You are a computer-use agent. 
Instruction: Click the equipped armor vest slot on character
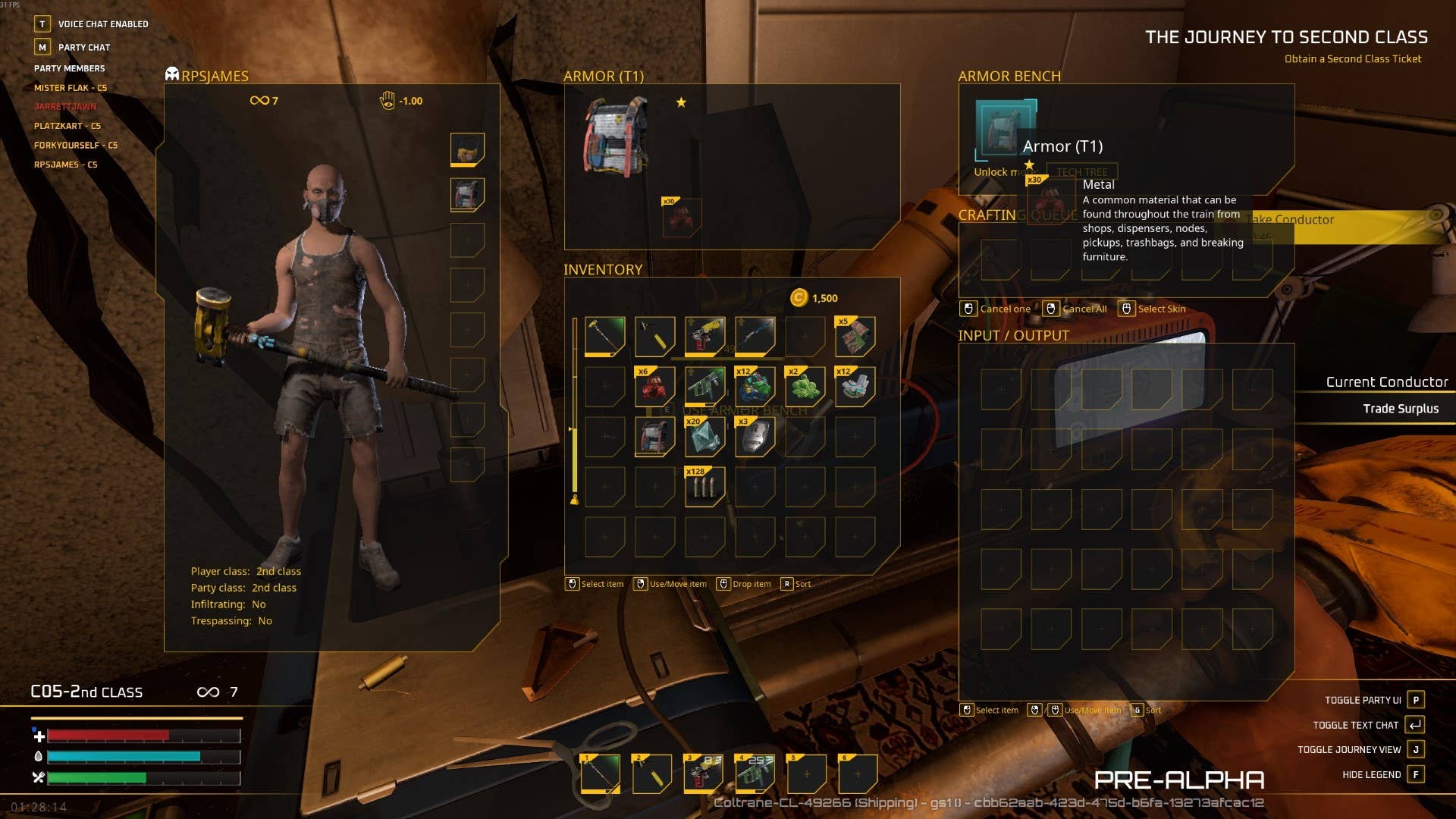tap(467, 195)
